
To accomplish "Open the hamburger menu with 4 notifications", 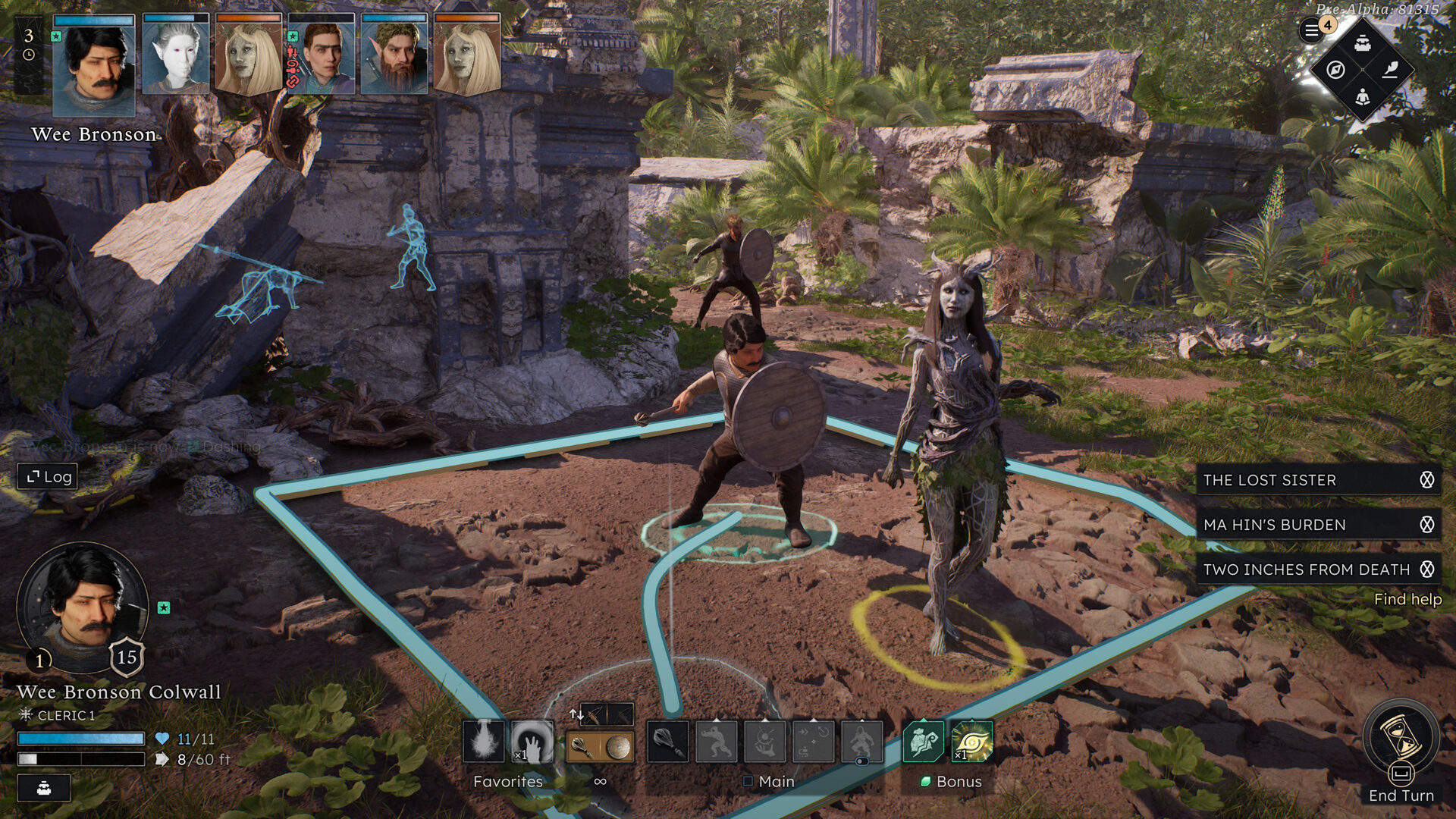I will pos(1312,30).
